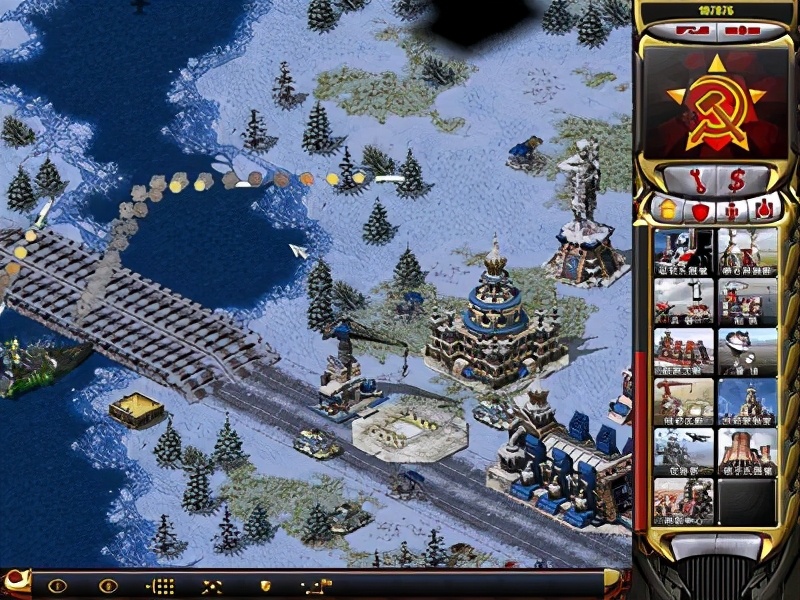Toggle the waypoint path command button
The image size is (800, 600).
(x=318, y=586)
